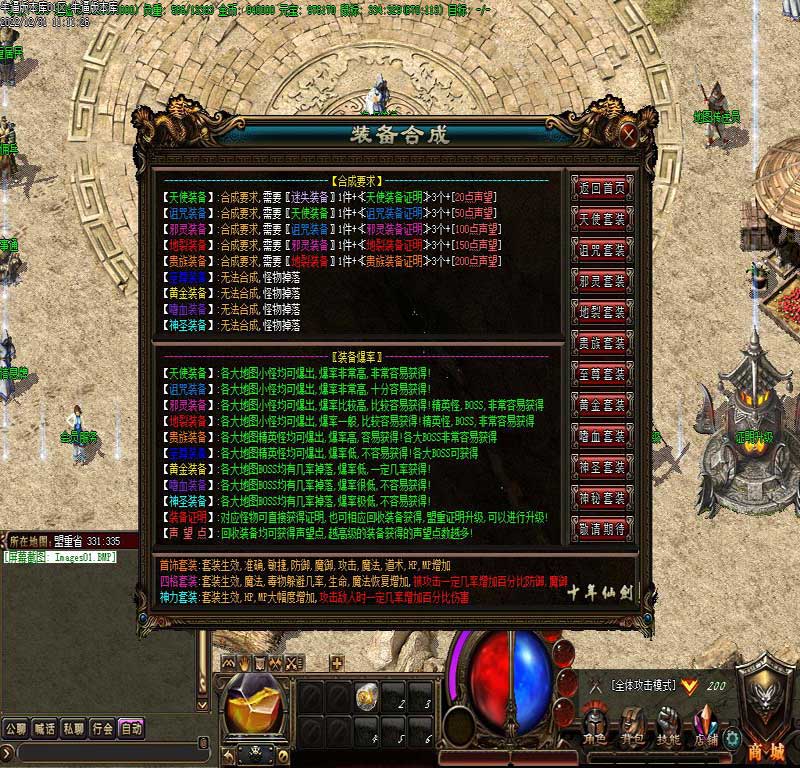
Task: Open the 背包 bag
Action: coord(632,725)
